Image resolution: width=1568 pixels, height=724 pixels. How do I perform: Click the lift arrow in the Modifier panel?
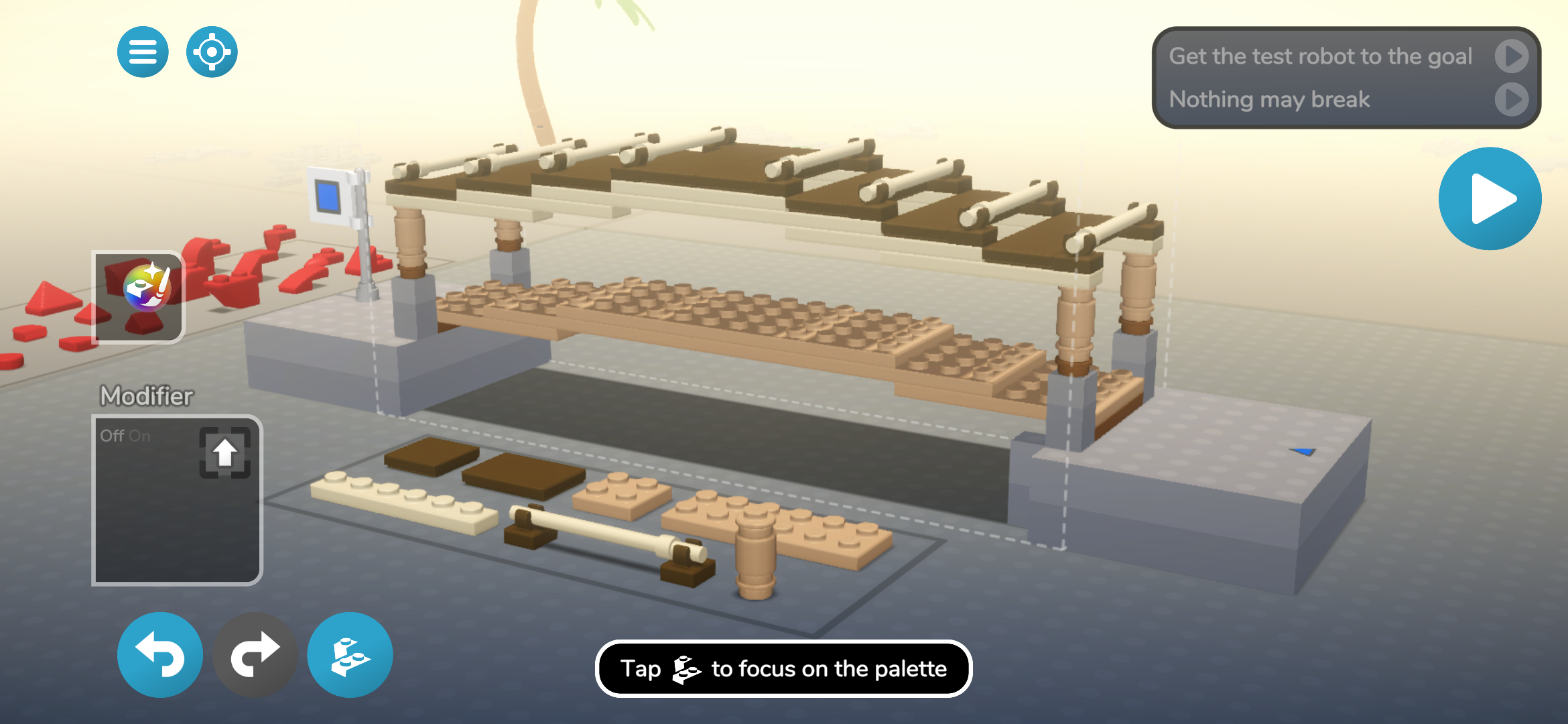pyautogui.click(x=225, y=453)
